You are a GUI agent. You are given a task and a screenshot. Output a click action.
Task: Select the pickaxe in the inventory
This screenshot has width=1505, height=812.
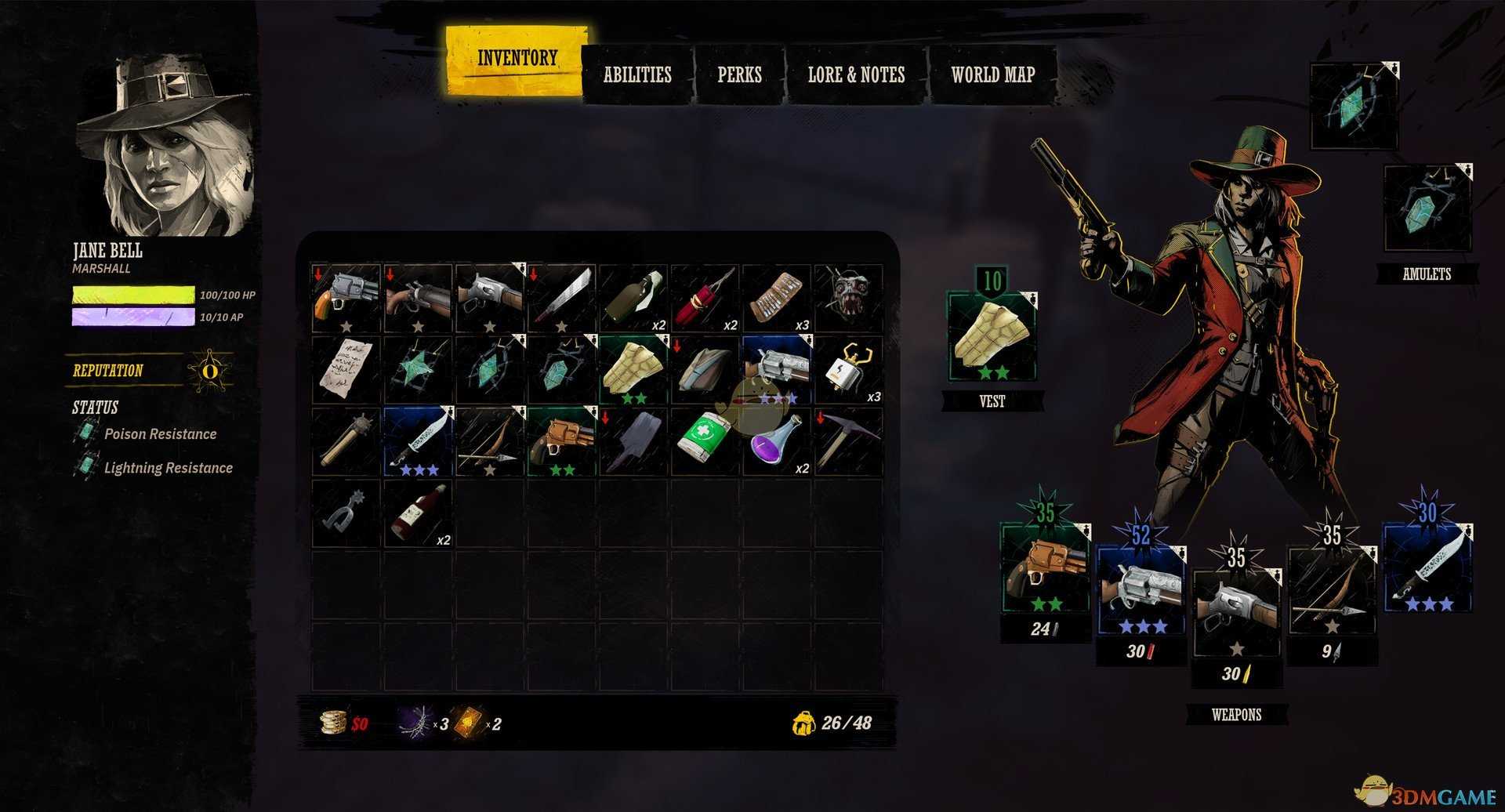coord(849,442)
